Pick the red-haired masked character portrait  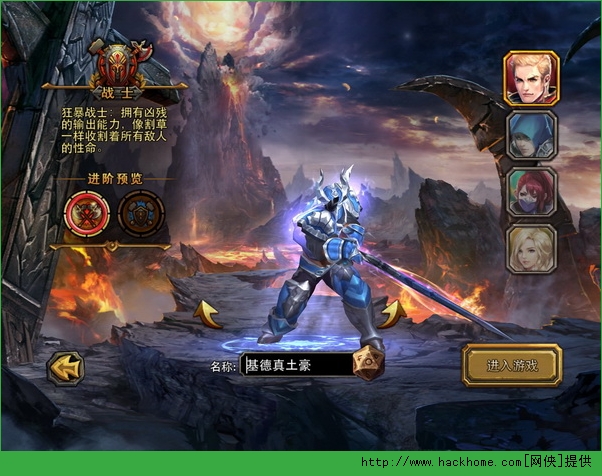pyautogui.click(x=531, y=191)
